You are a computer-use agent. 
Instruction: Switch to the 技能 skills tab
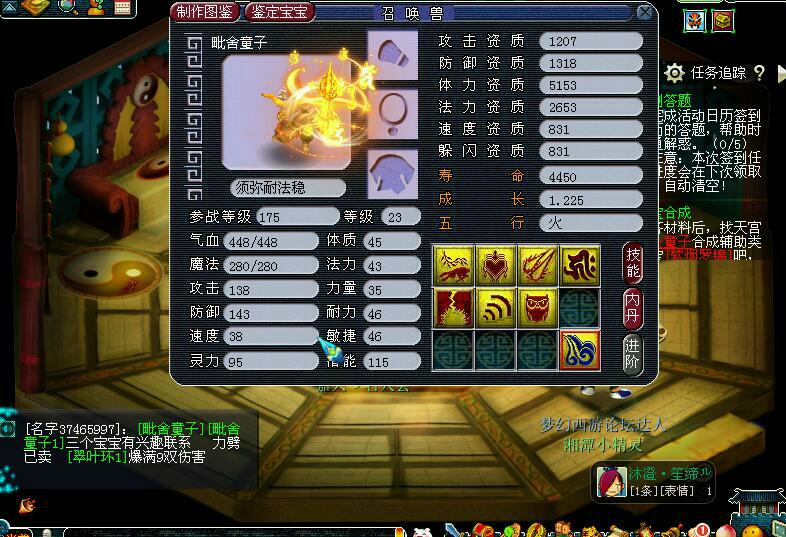click(x=633, y=262)
